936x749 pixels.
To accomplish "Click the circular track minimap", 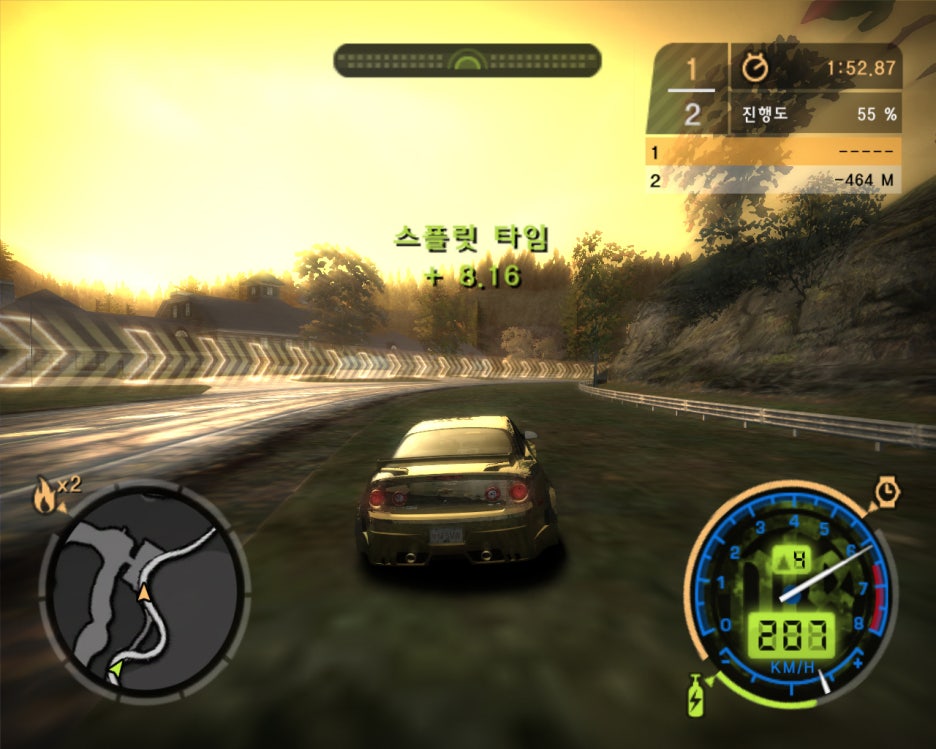I will coord(143,590).
